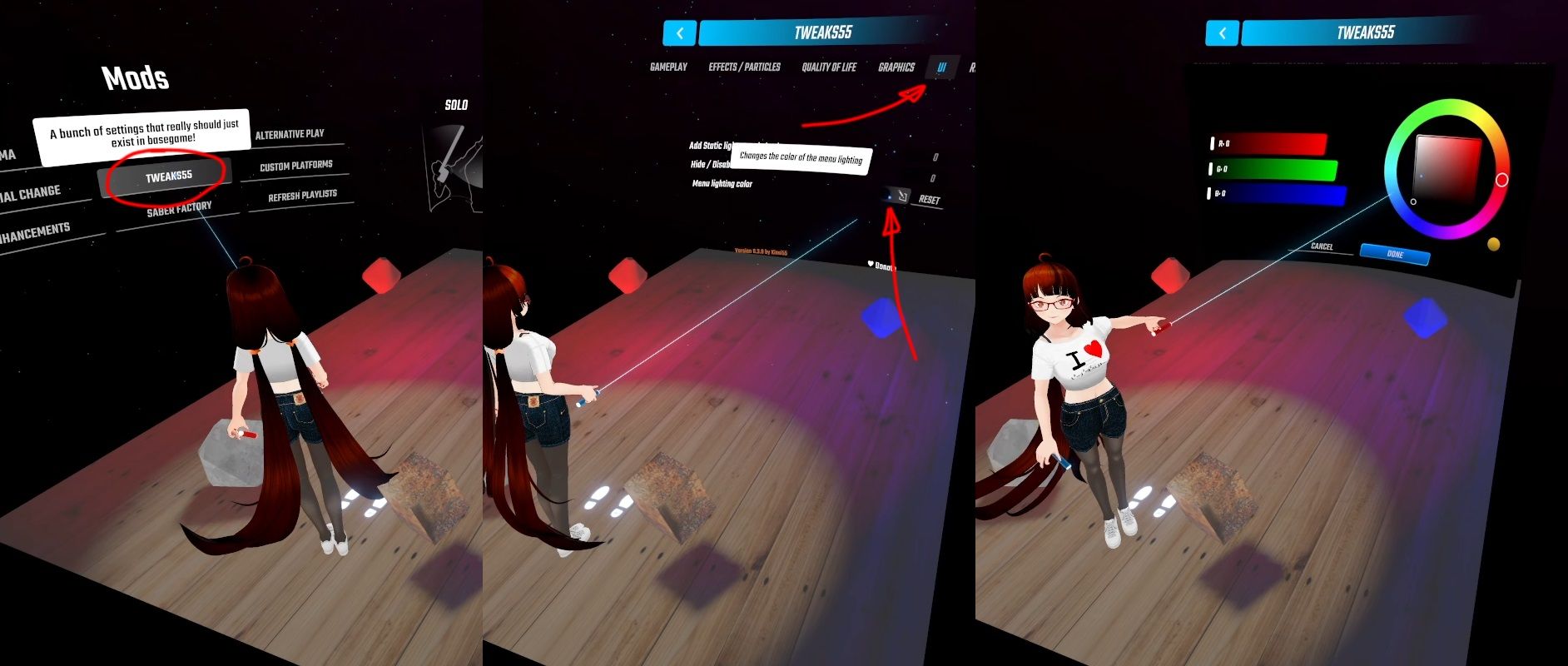Click the back arrow beside the TWEAKS55 header
Viewport: 1568px width, 666px height.
679,33
